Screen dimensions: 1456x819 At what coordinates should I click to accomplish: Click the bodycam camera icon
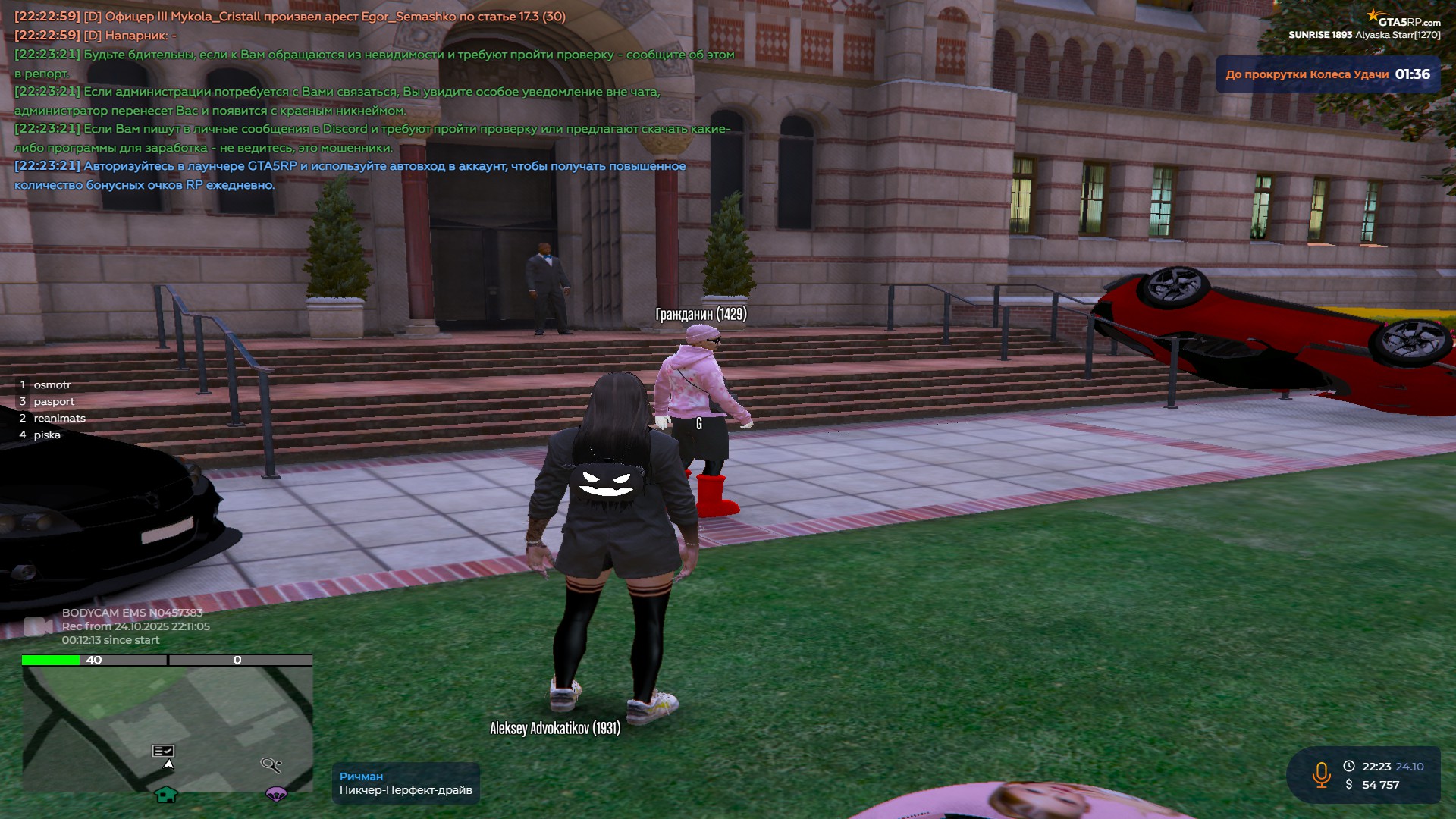(37, 626)
